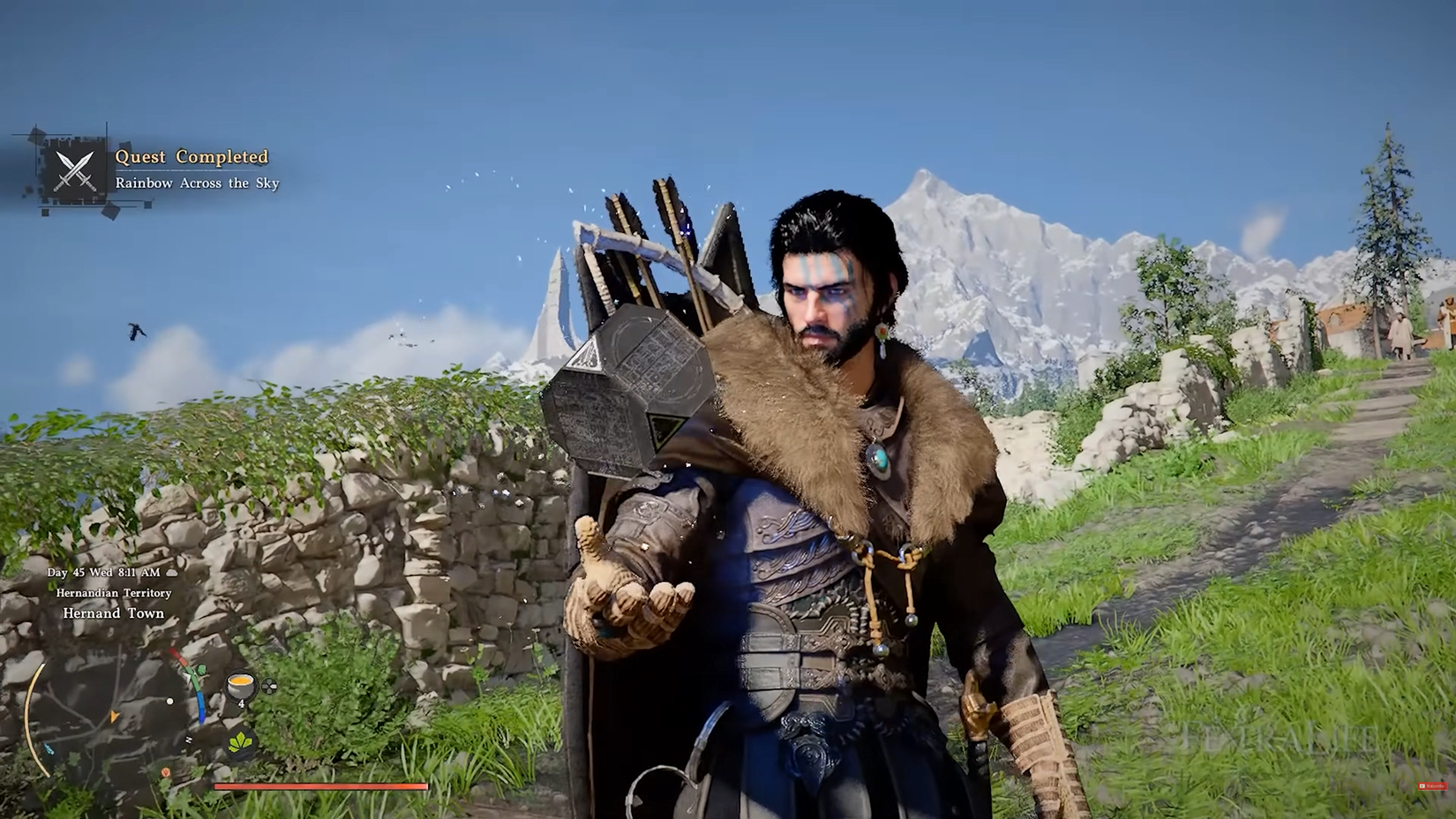Select the green leaf icon

241,743
